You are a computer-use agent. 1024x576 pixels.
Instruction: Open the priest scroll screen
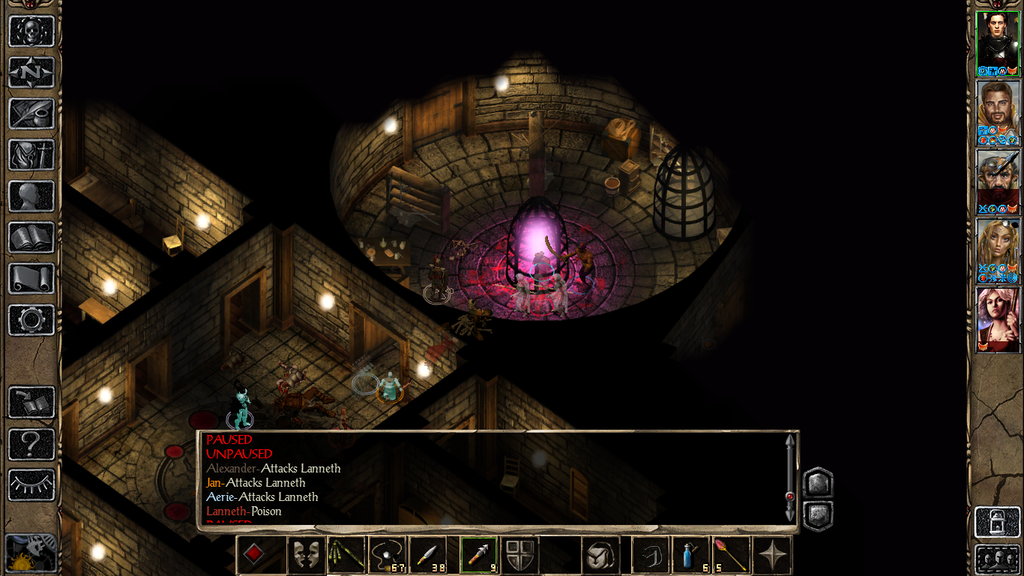[x=31, y=278]
